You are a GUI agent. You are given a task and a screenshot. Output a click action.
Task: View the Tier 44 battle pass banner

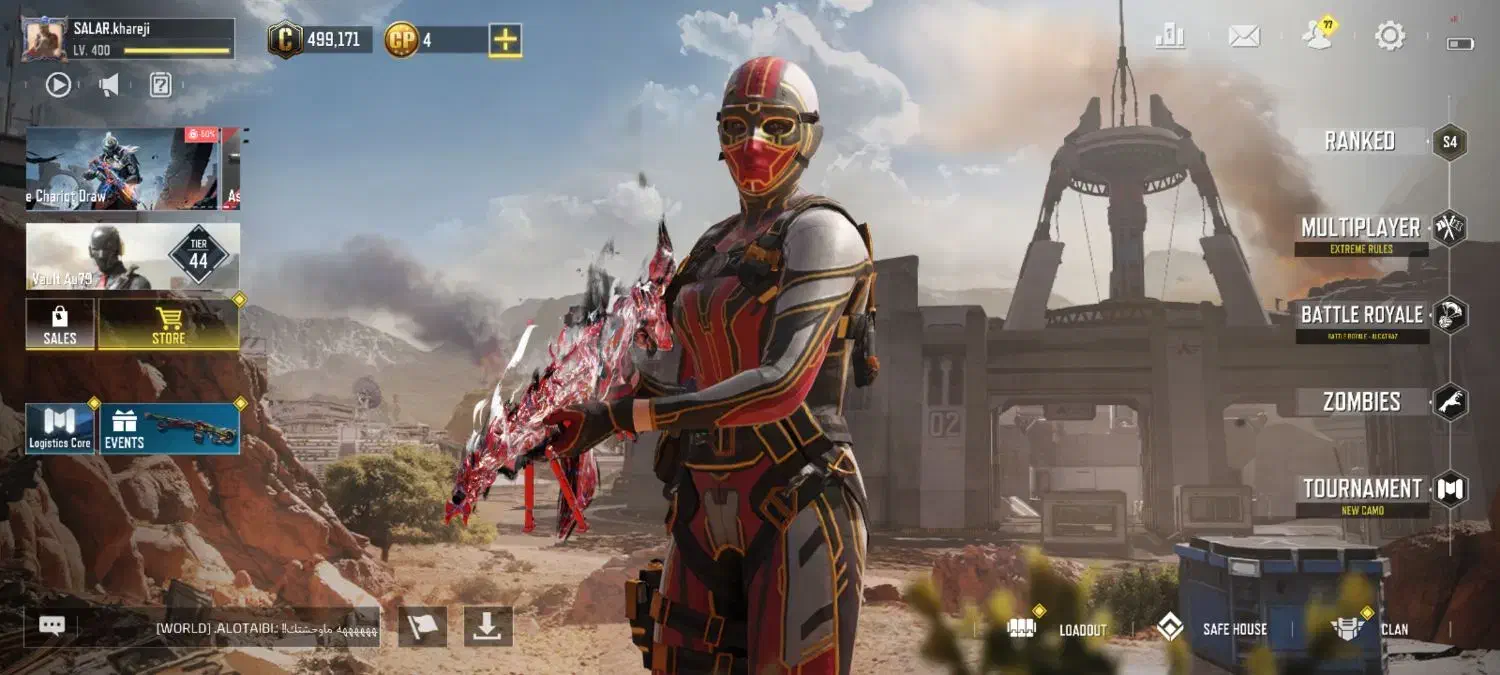132,256
